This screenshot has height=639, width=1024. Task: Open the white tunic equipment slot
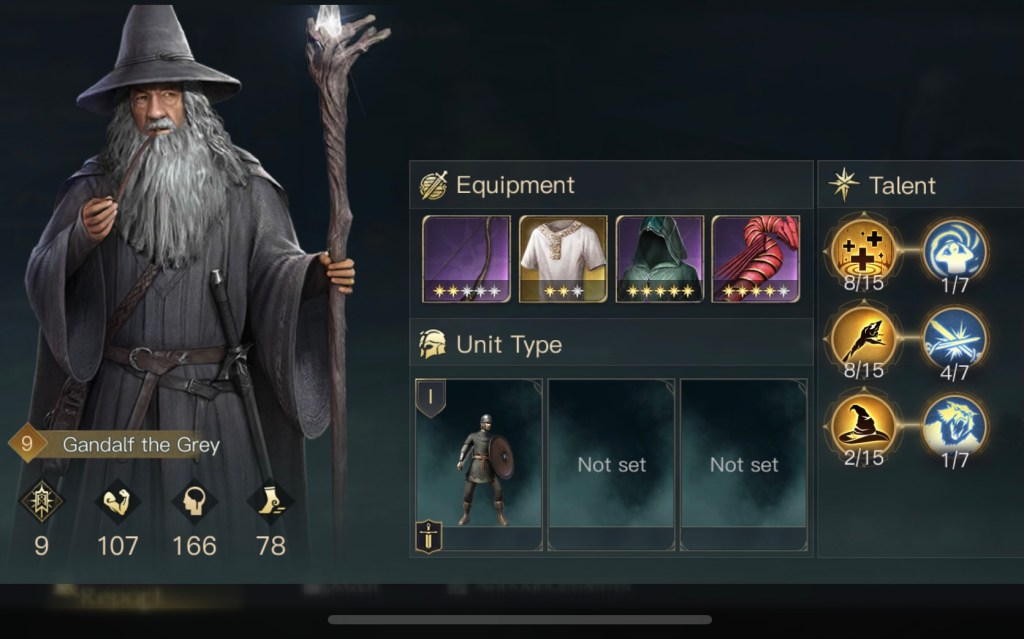tap(562, 258)
